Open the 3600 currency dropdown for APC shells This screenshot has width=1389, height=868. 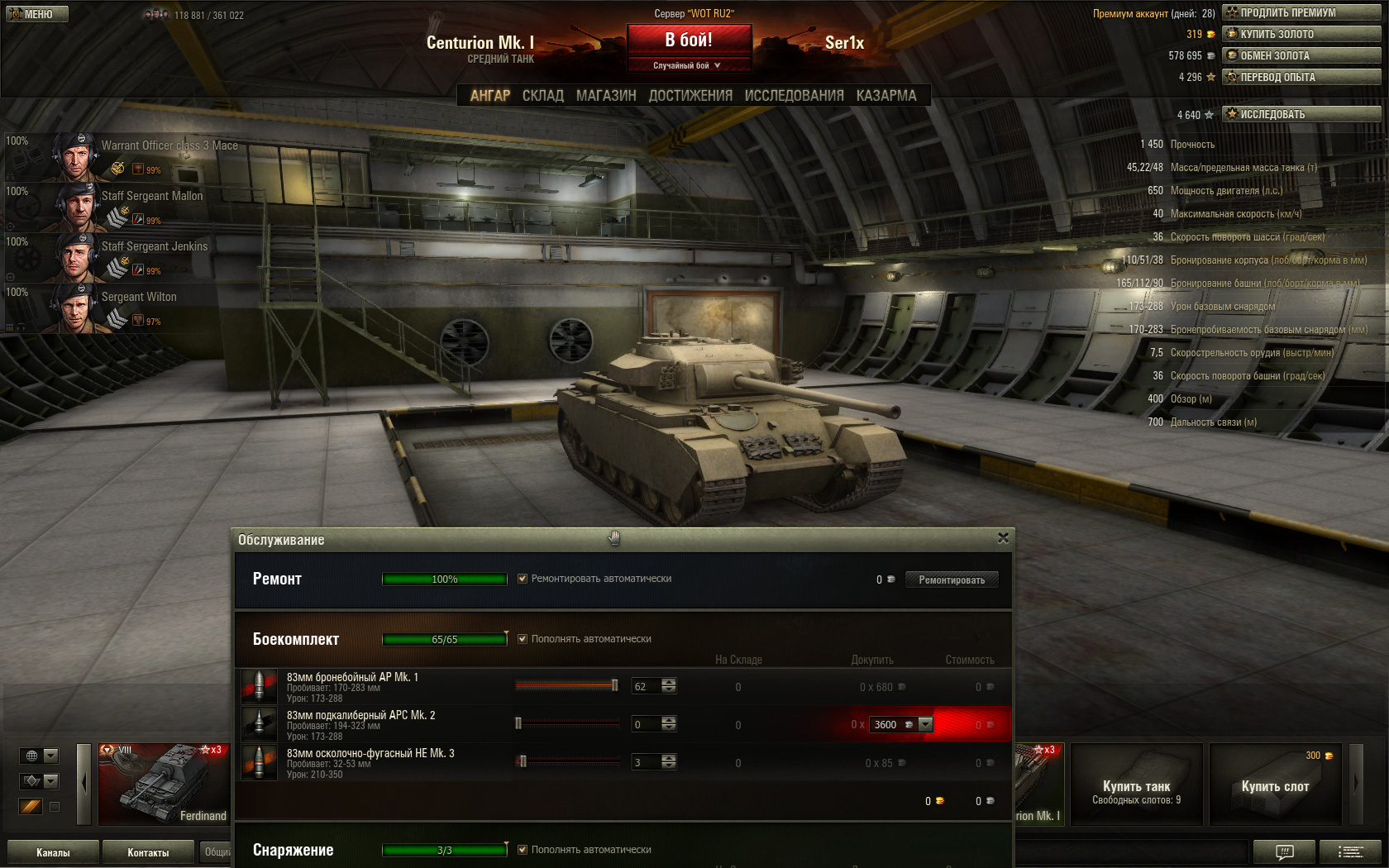coord(925,724)
